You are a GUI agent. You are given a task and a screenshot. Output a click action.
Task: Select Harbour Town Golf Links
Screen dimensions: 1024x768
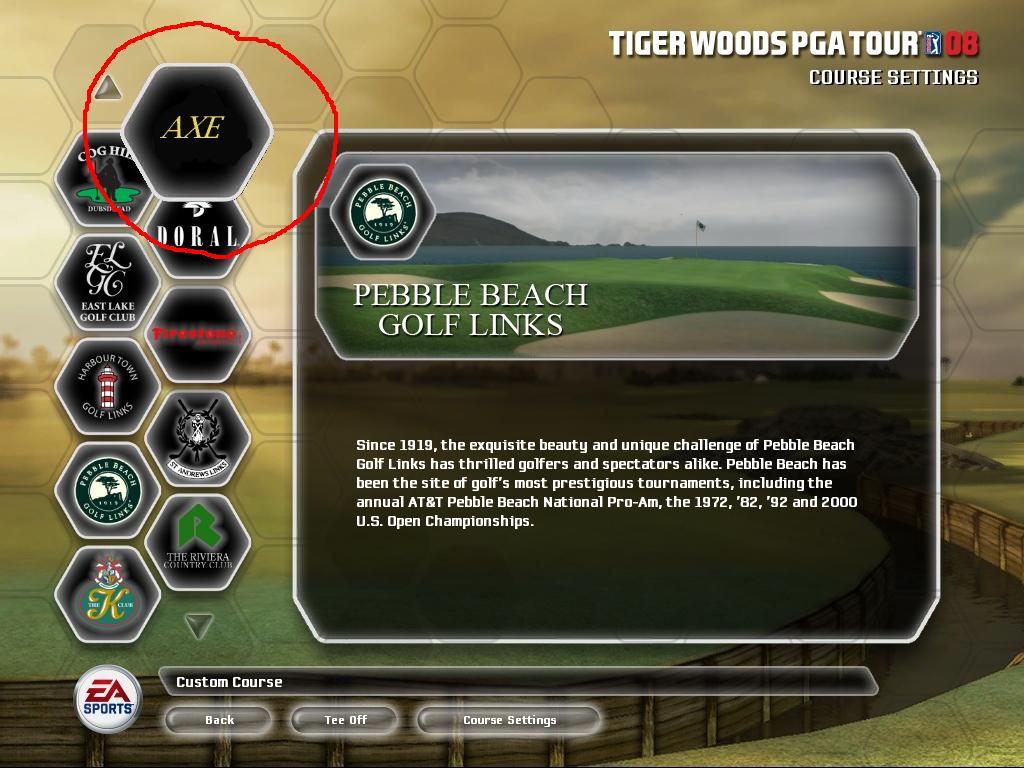point(107,388)
